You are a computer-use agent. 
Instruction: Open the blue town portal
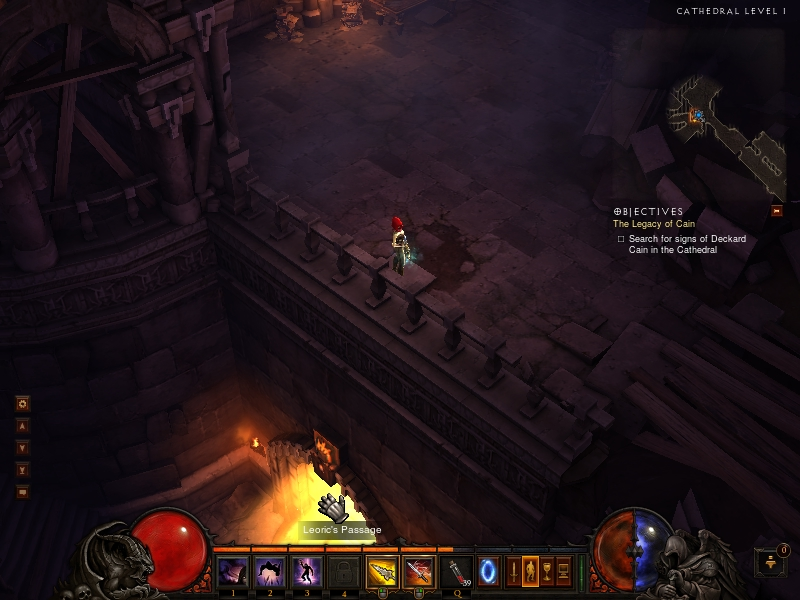[489, 571]
